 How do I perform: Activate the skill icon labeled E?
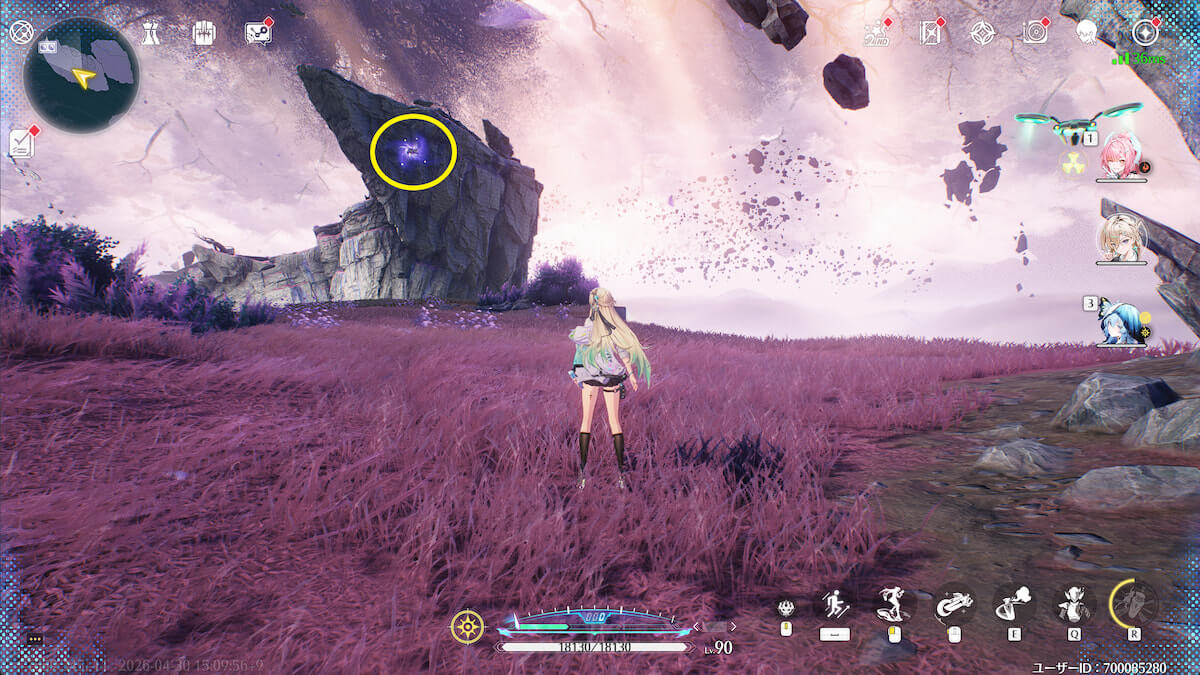tap(1014, 604)
